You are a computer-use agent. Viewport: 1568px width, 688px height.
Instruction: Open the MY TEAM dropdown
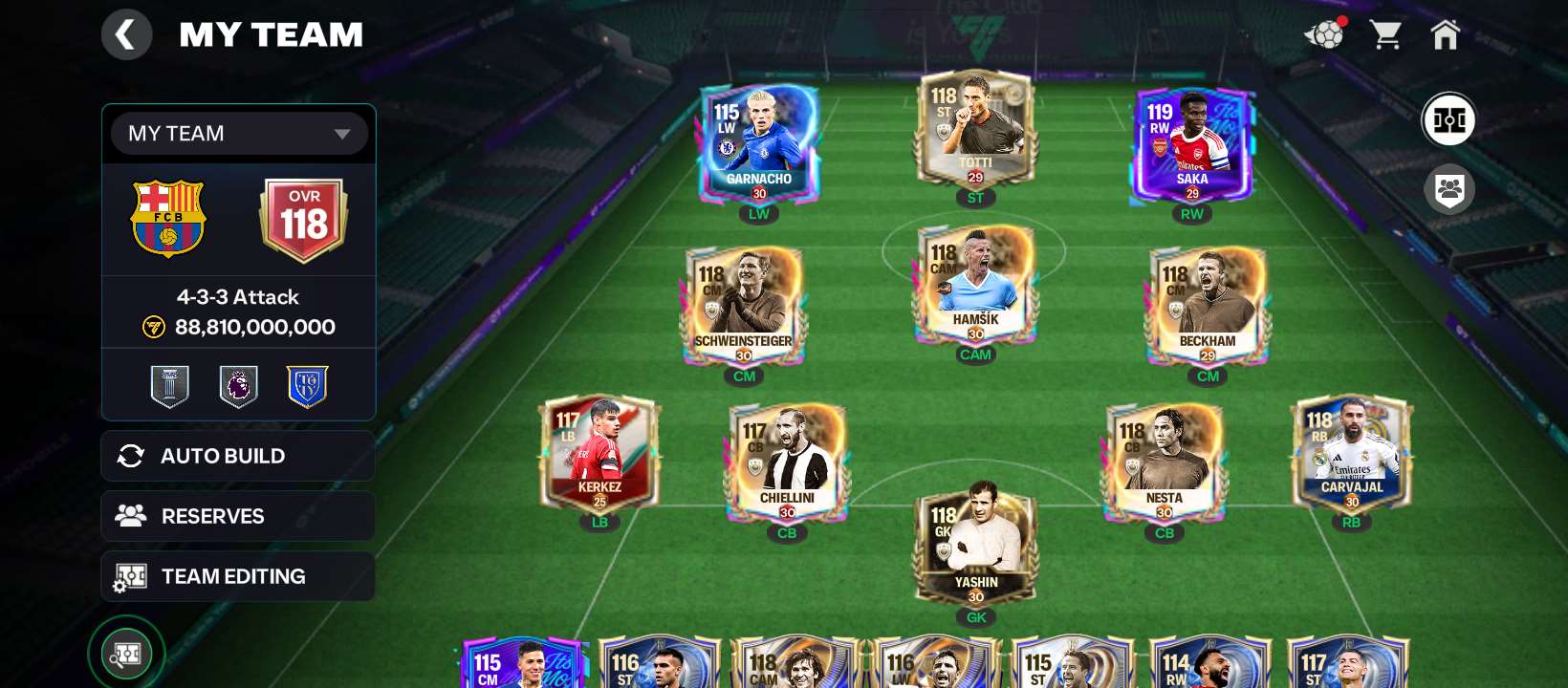[x=238, y=134]
